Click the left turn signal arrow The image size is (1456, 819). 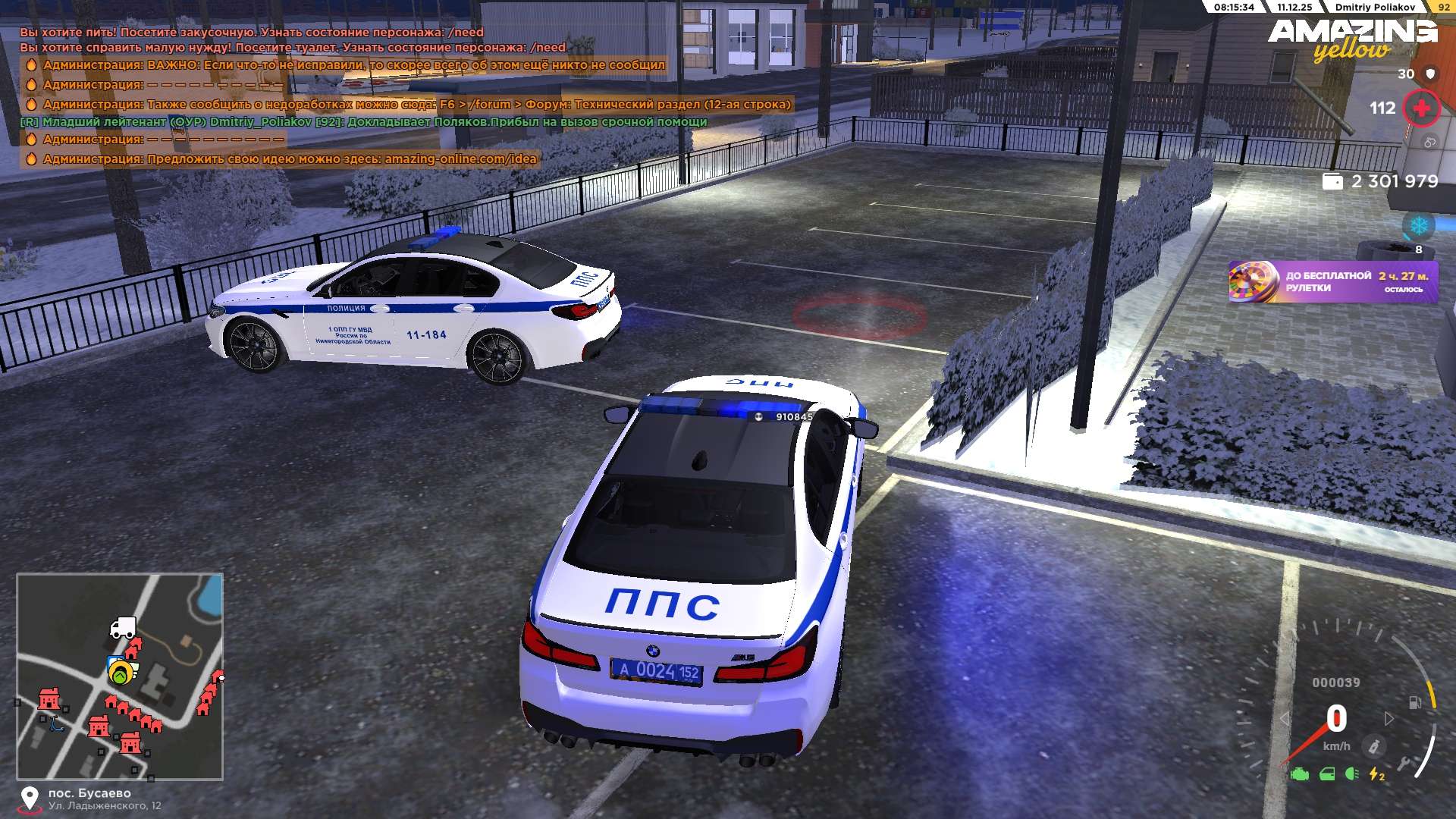coord(1284,718)
